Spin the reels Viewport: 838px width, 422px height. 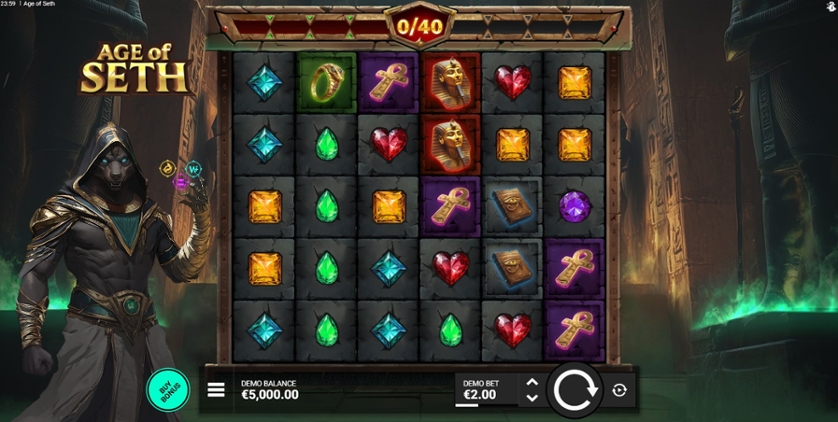coord(574,389)
